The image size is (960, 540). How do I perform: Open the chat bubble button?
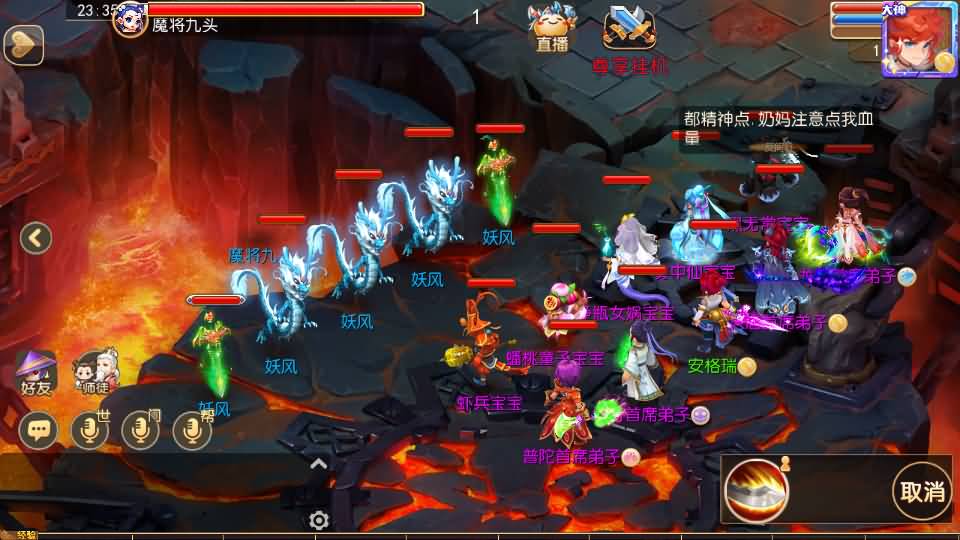coord(39,430)
